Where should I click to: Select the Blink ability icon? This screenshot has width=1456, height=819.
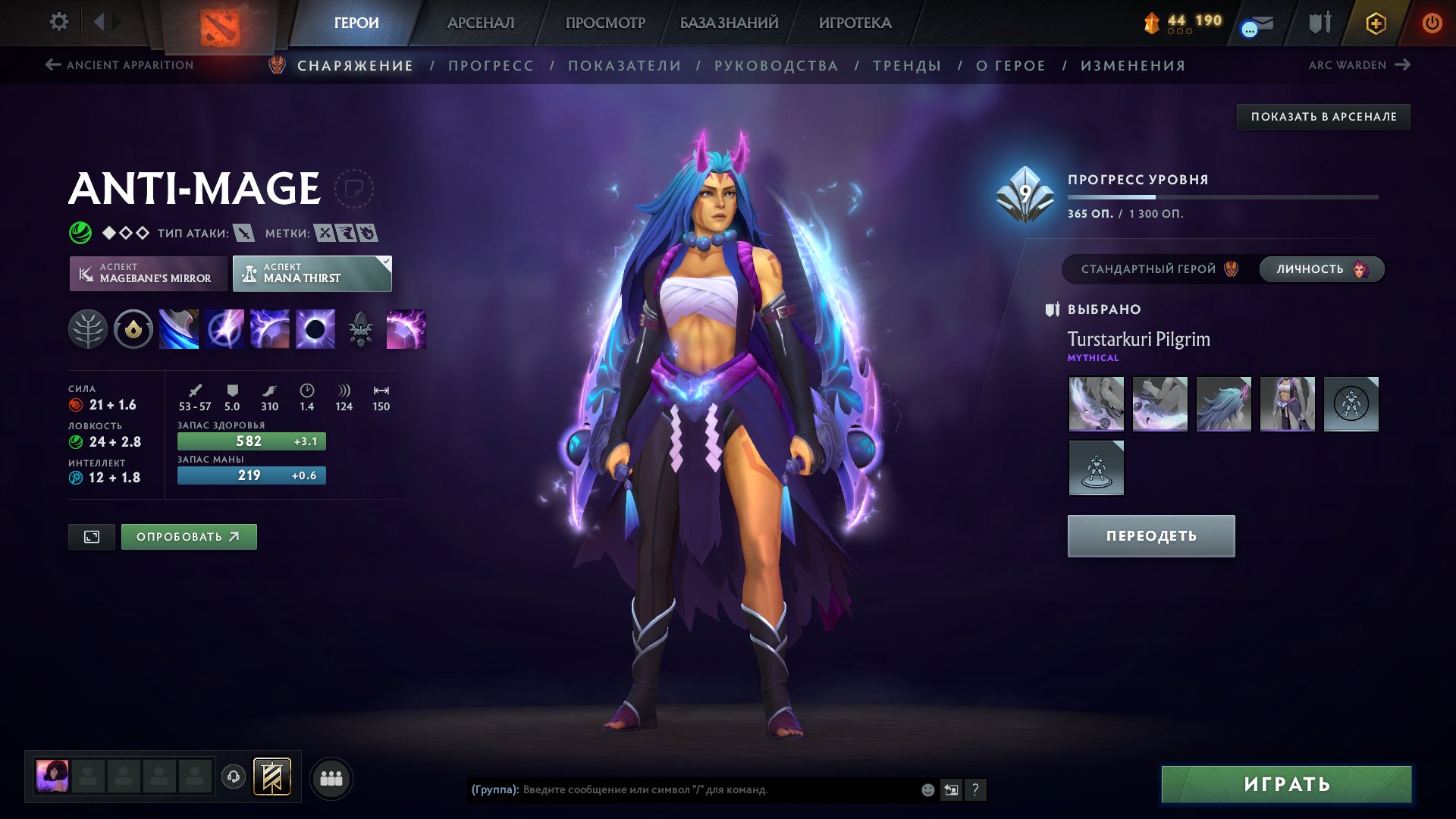[x=224, y=328]
